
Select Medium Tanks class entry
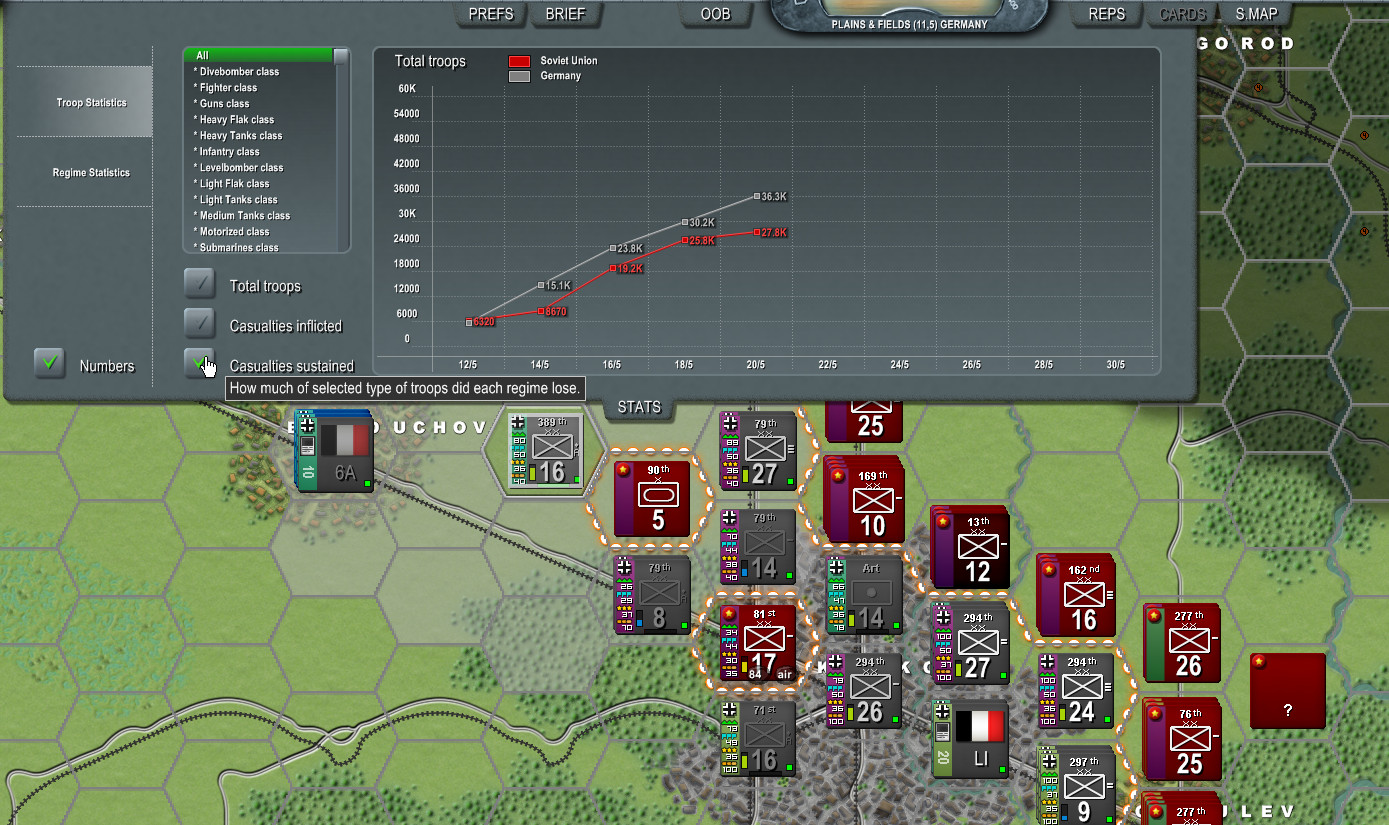pos(244,216)
